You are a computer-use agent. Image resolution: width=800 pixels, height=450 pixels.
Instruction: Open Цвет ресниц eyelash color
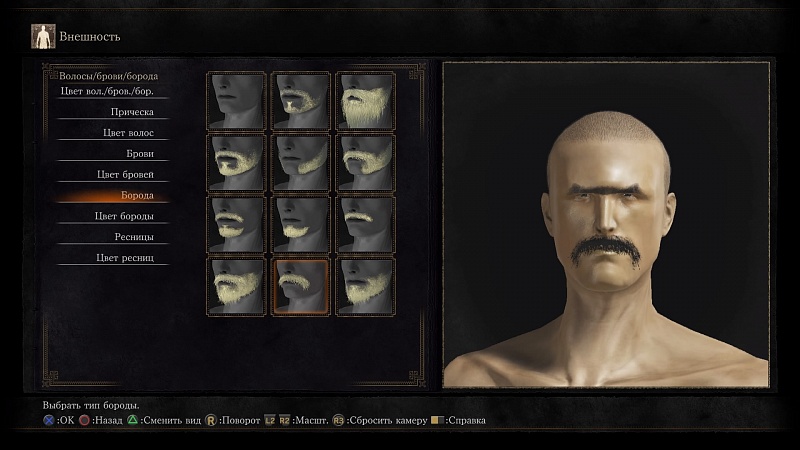click(111, 259)
